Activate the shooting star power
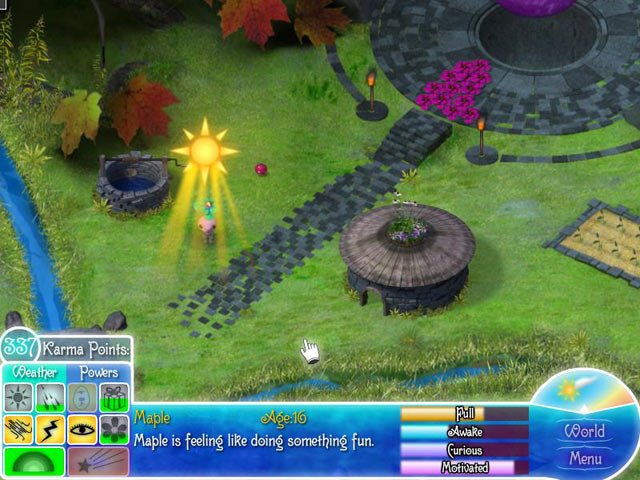 (x=98, y=461)
